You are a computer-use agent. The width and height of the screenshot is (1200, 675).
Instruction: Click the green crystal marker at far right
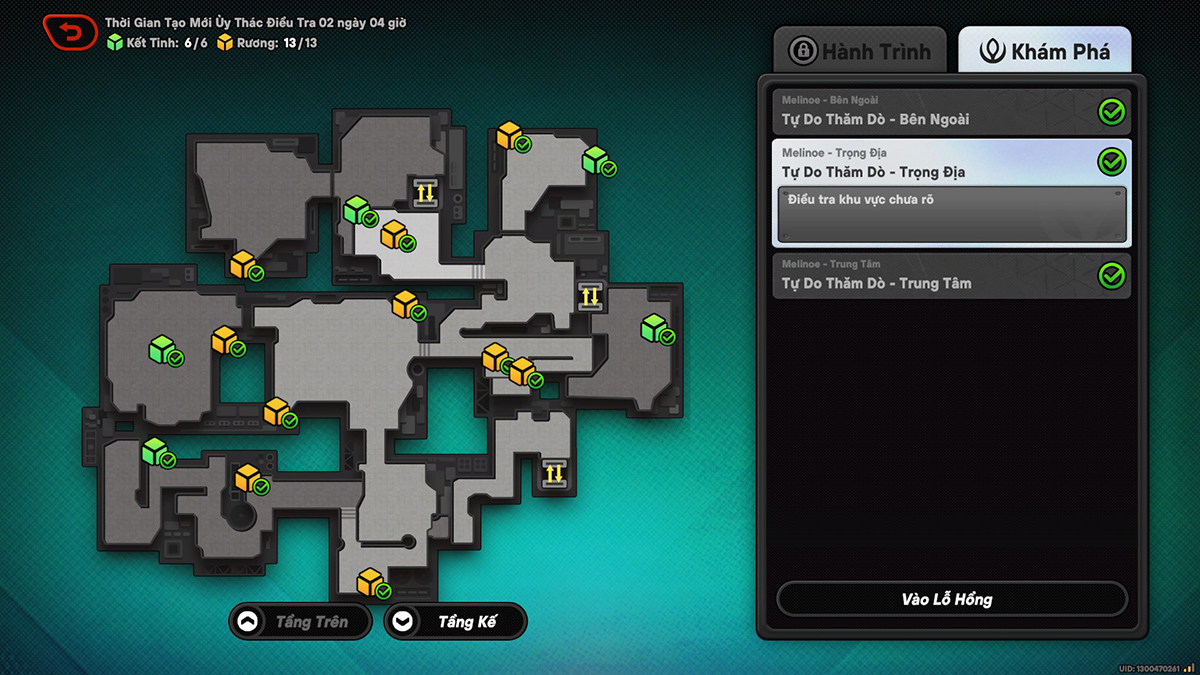click(654, 328)
